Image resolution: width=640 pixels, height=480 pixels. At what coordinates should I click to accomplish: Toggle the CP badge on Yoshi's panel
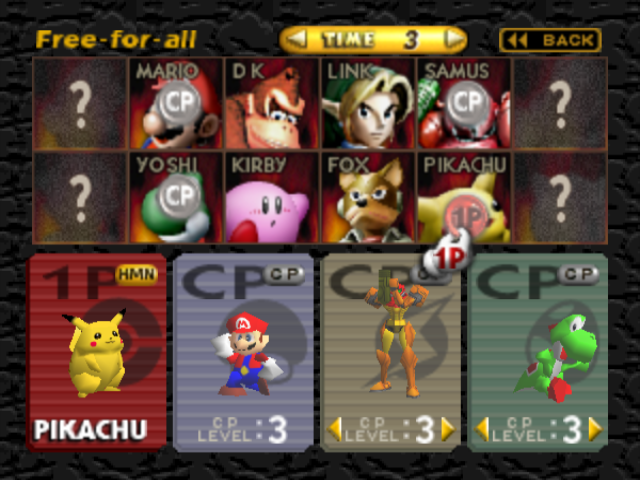pos(579,273)
